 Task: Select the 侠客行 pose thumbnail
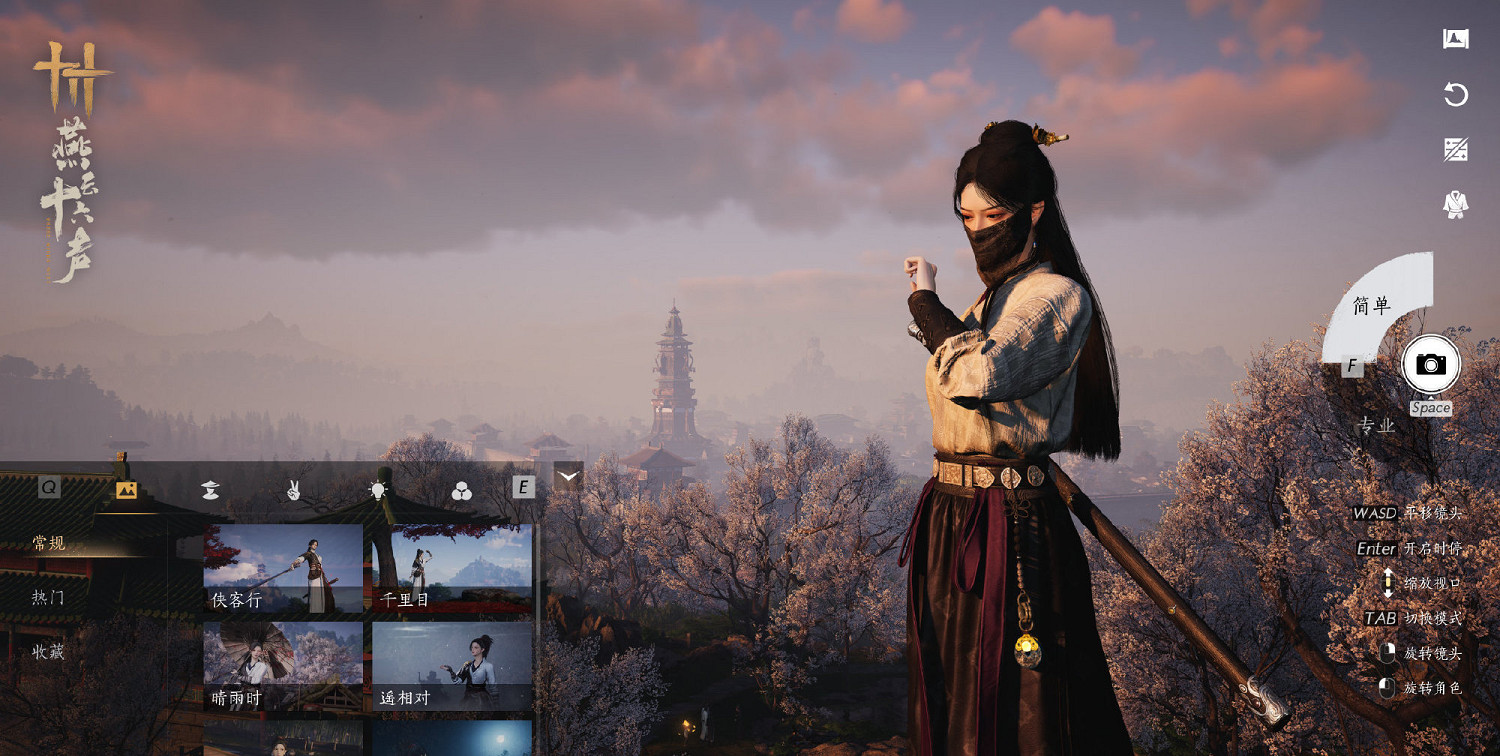pos(283,568)
